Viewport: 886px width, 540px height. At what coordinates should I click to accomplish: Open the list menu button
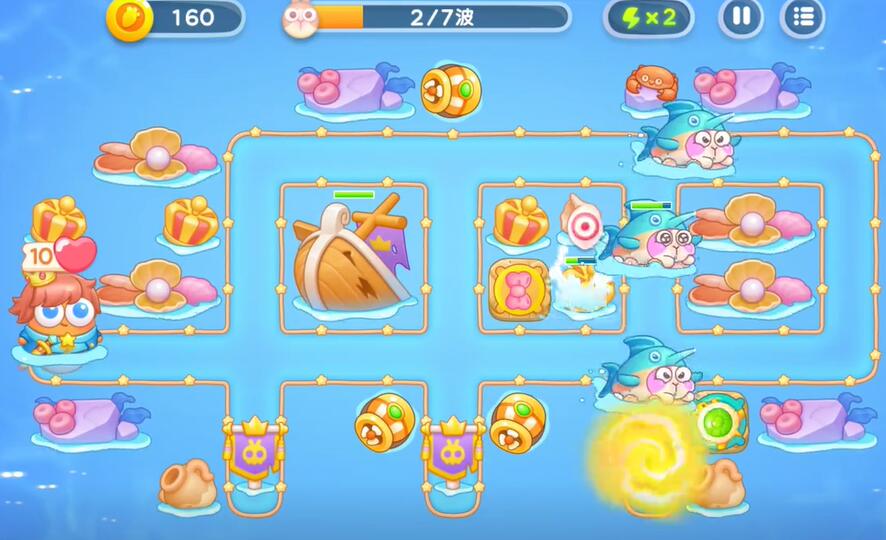[802, 17]
